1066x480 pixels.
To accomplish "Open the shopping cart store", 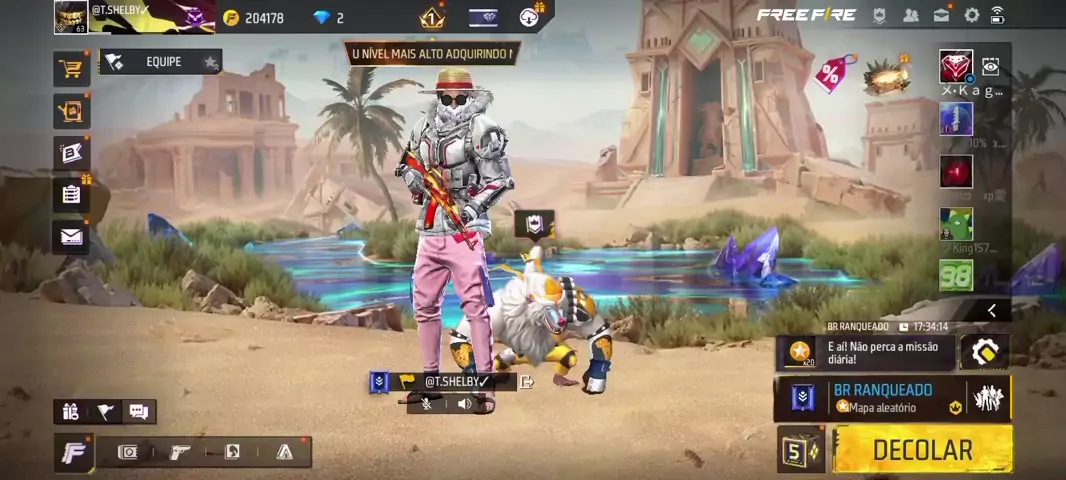I will click(x=71, y=69).
